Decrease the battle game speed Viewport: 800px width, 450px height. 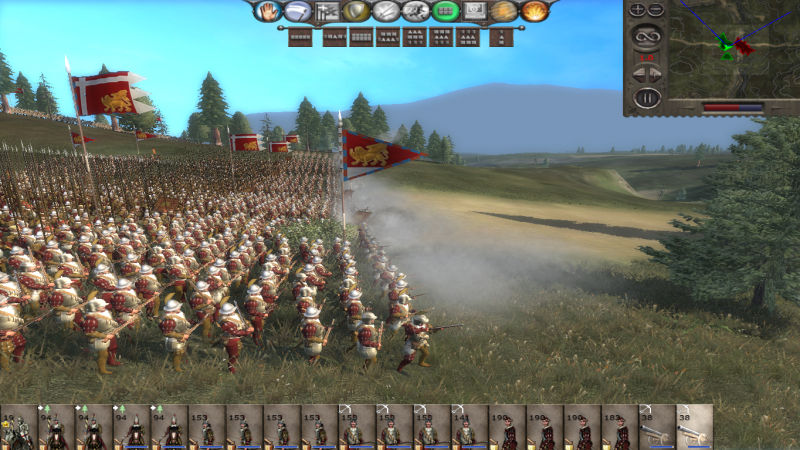pos(637,74)
